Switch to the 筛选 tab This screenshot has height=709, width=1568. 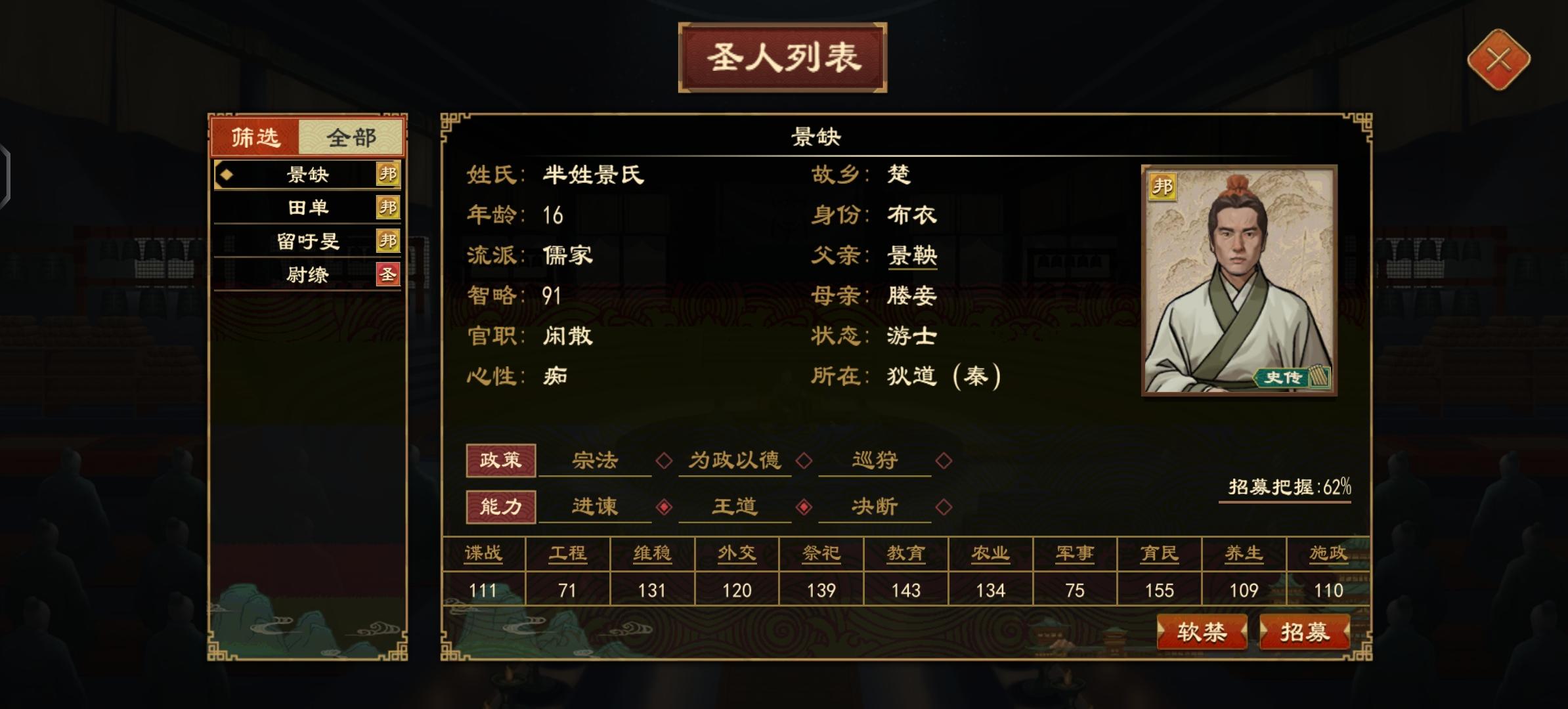point(256,137)
